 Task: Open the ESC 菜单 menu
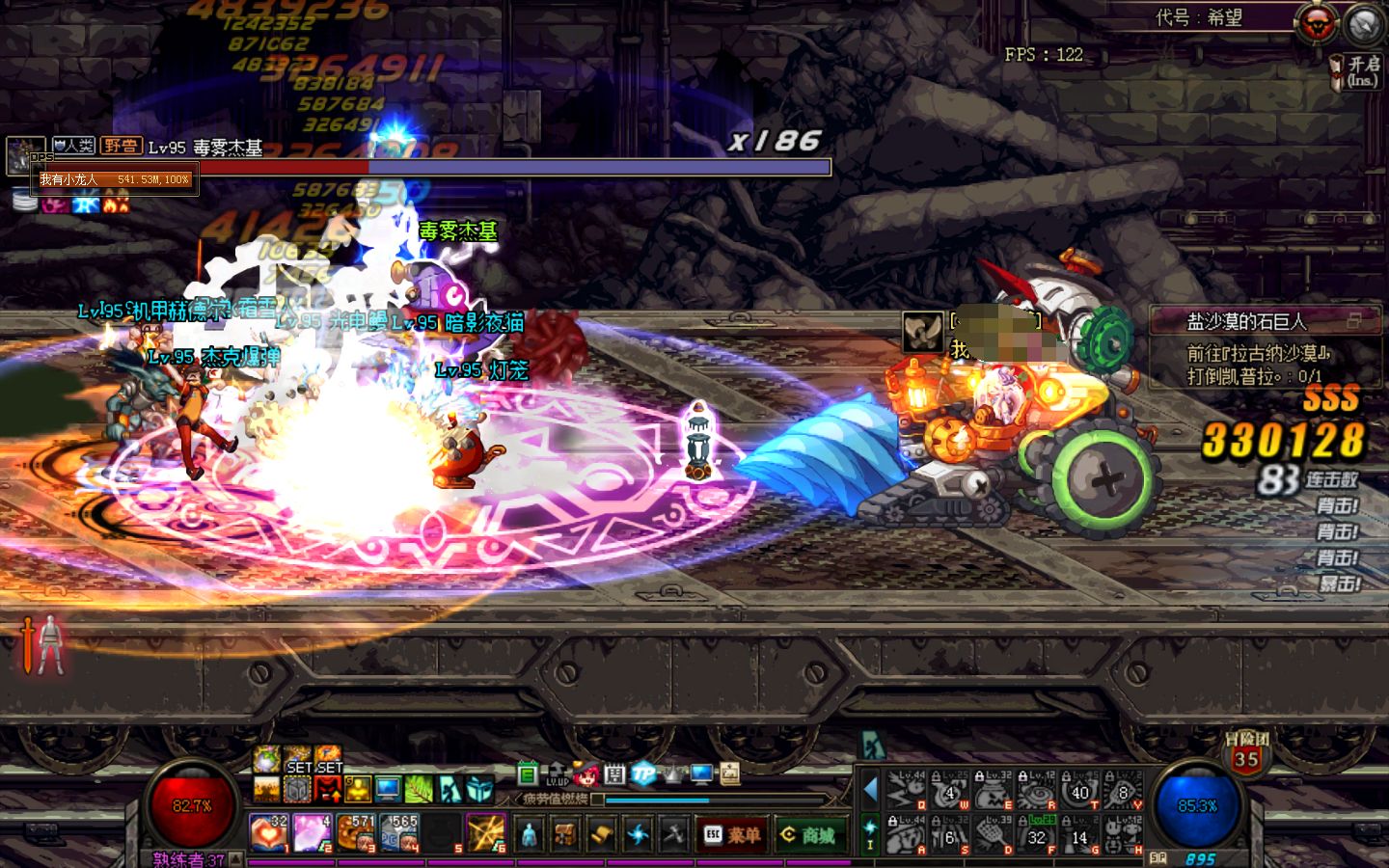point(731,835)
